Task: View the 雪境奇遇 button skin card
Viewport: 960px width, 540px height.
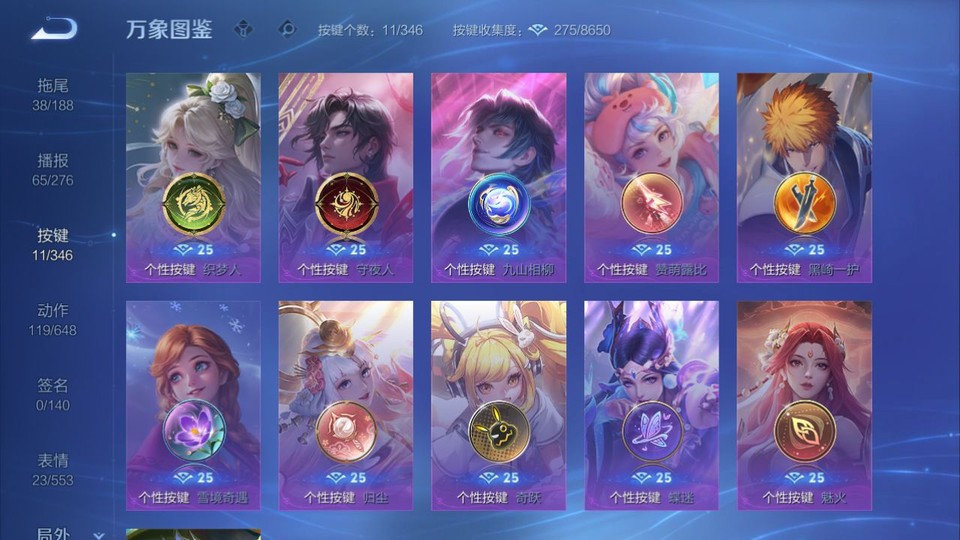Action: click(193, 404)
